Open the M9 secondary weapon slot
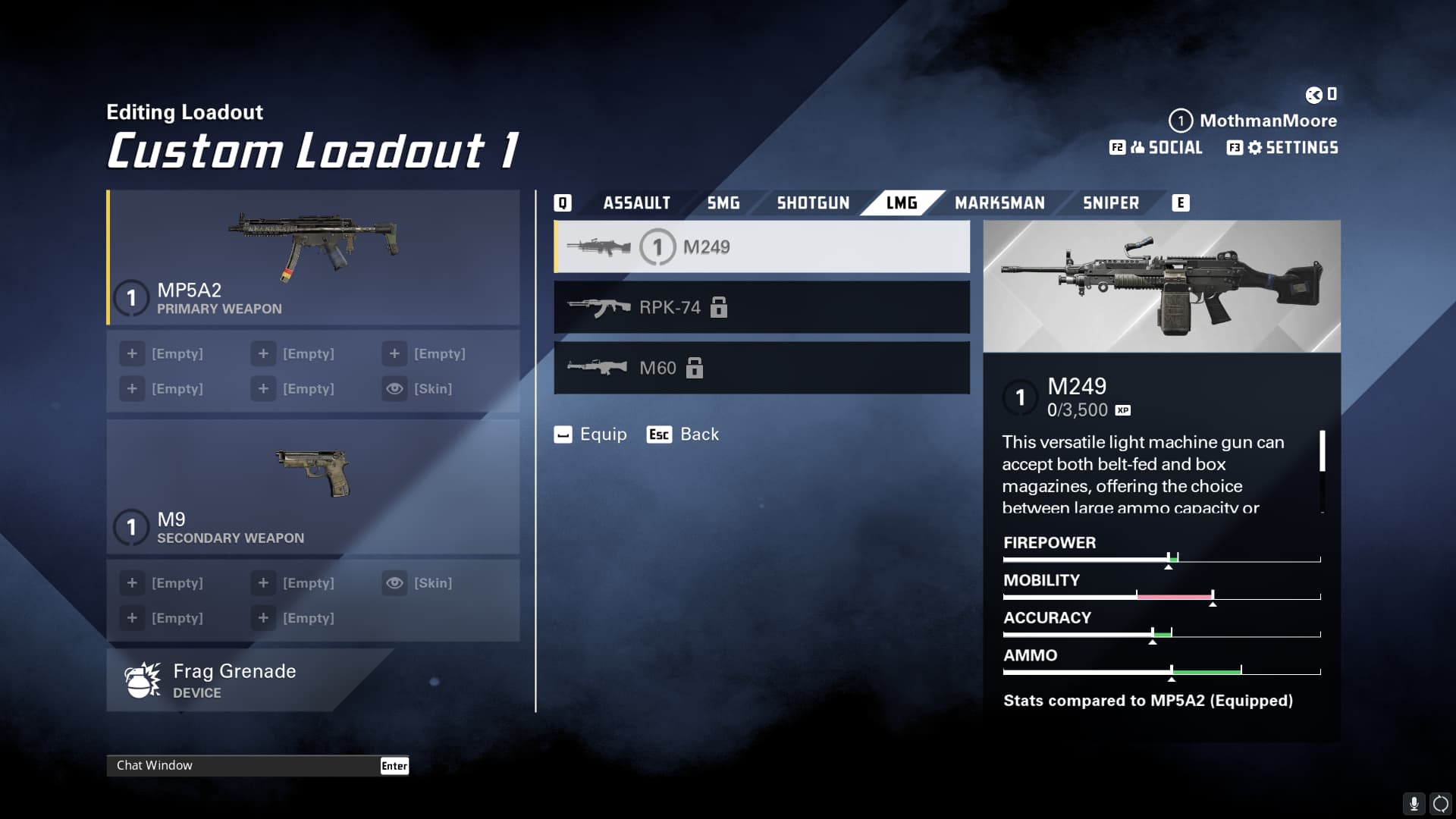The height and width of the screenshot is (819, 1456). [x=313, y=487]
